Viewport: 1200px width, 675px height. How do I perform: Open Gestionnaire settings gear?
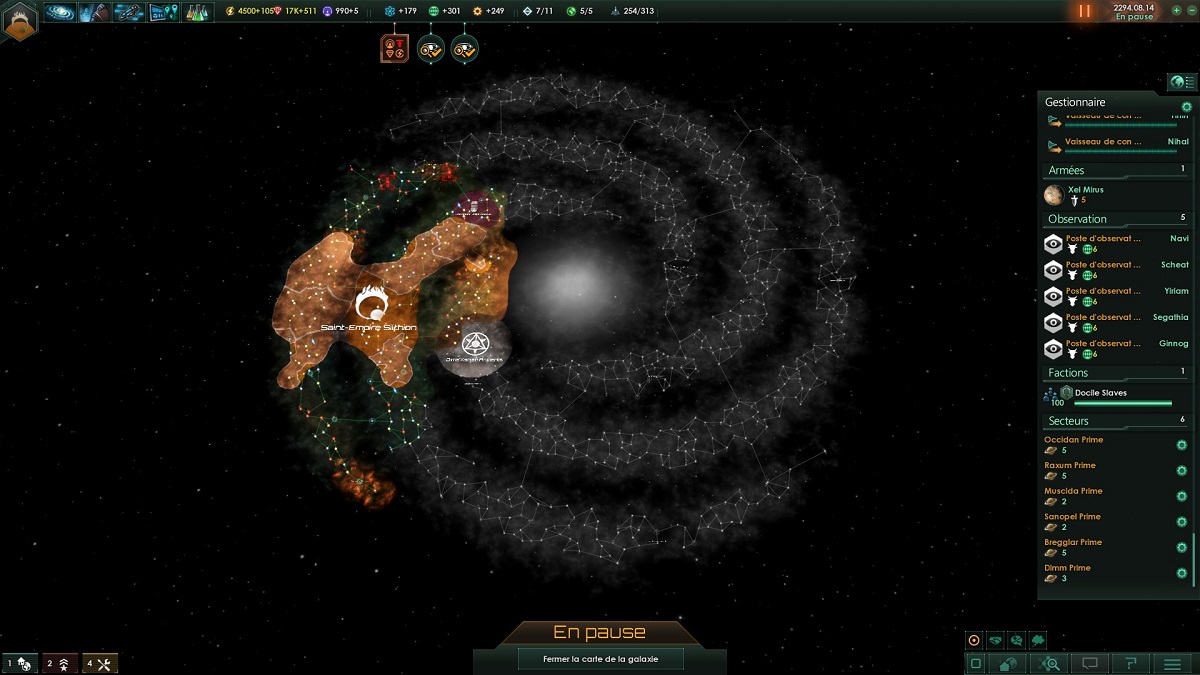[x=1187, y=106]
